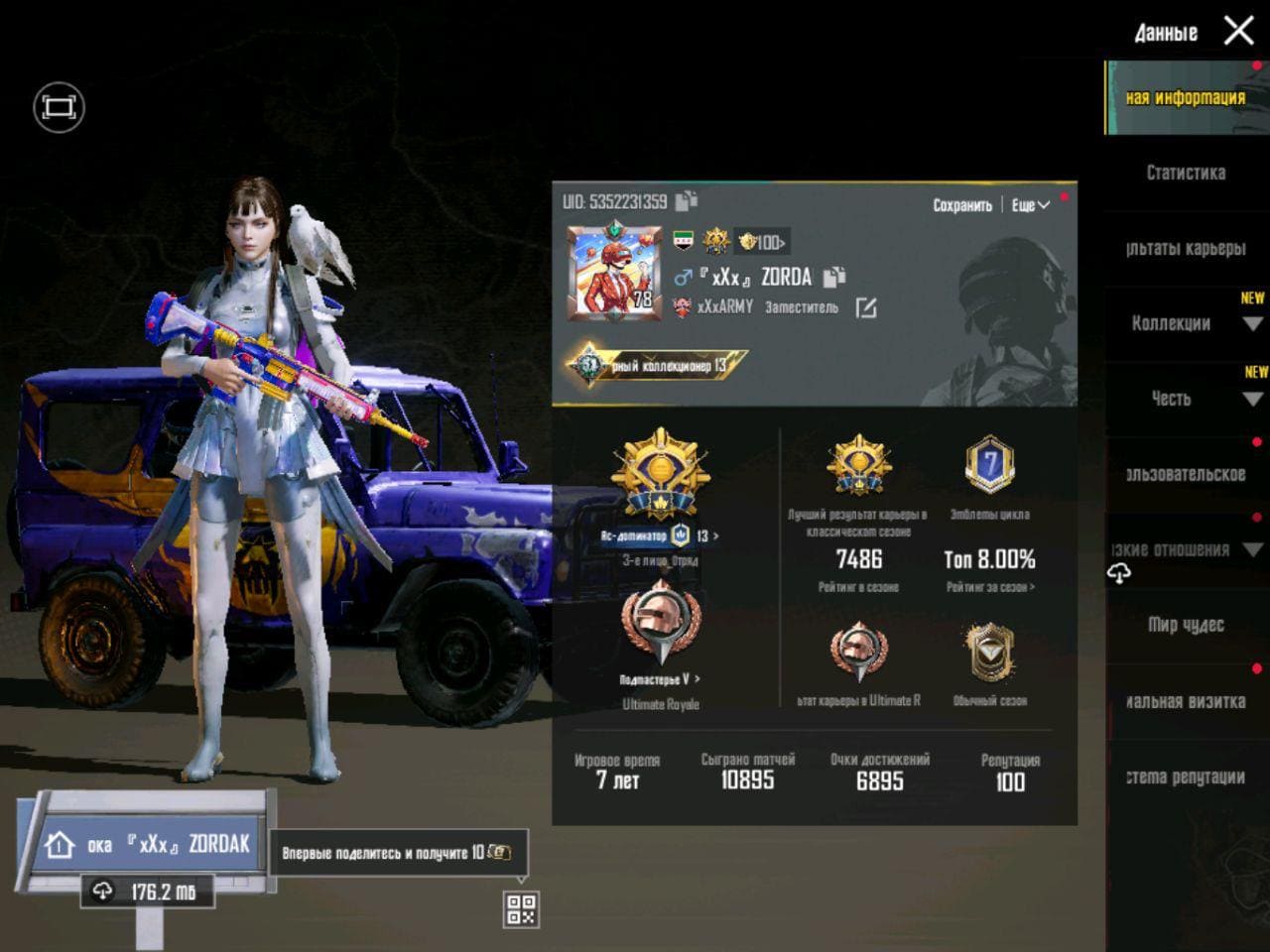Open the QR code share icon
Image resolution: width=1270 pixels, height=952 pixels.
tap(521, 908)
